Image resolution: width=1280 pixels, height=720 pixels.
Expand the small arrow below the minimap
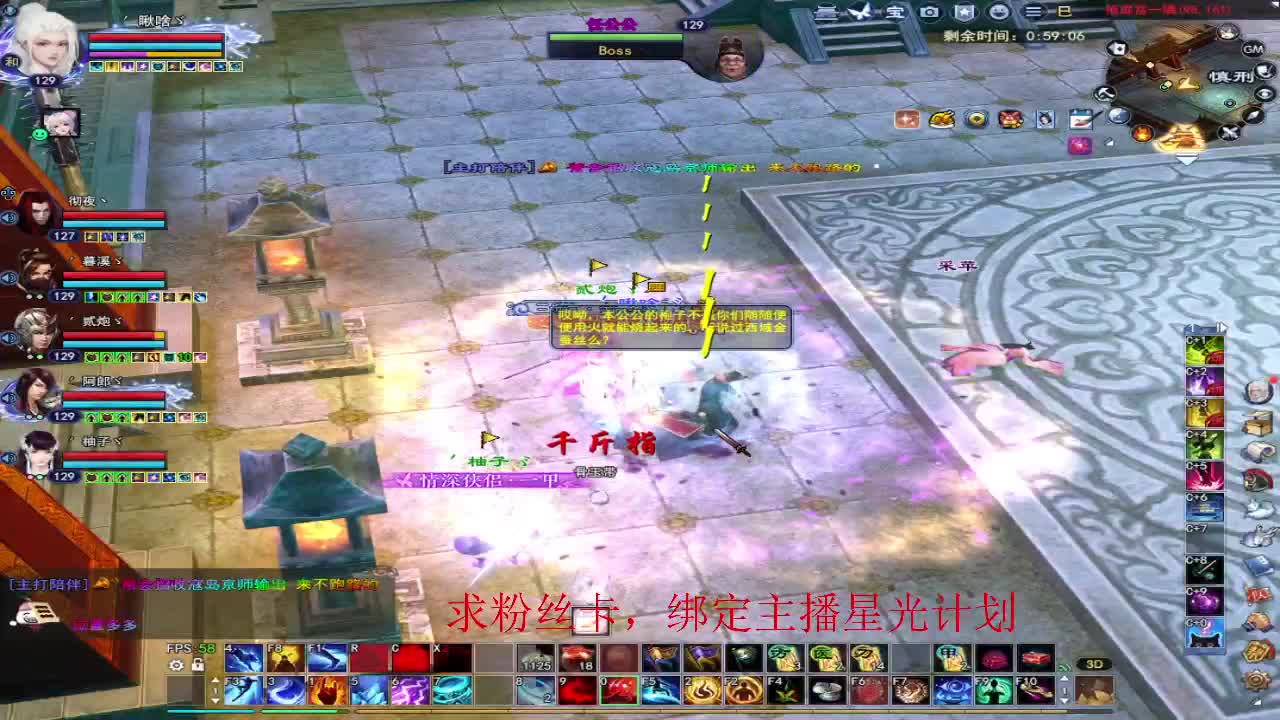pos(1186,156)
